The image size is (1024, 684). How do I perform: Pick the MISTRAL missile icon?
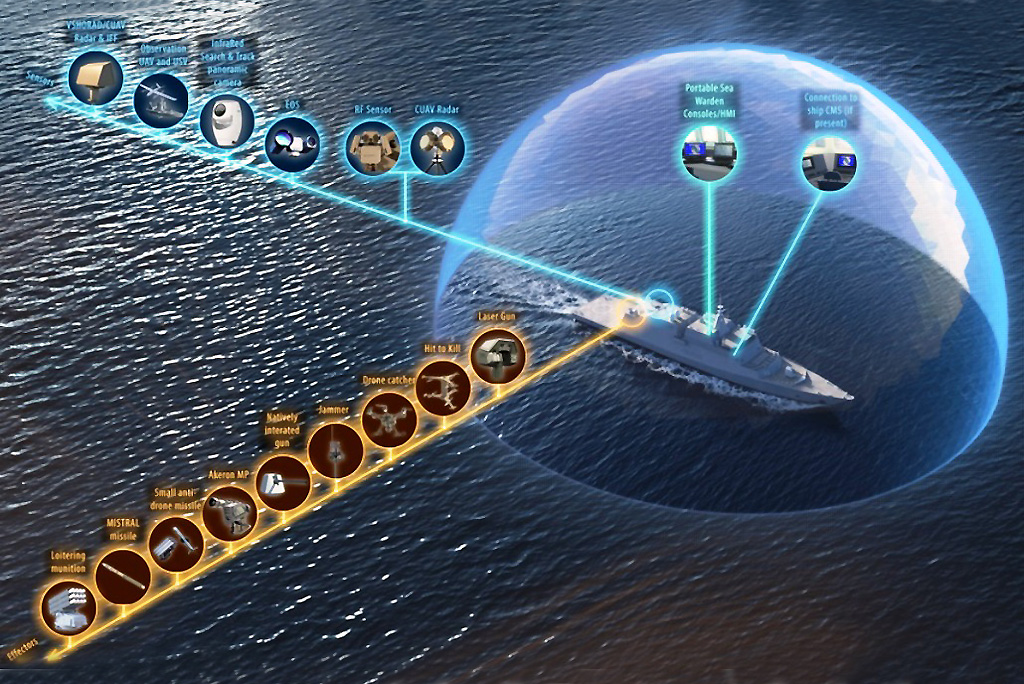123,574
